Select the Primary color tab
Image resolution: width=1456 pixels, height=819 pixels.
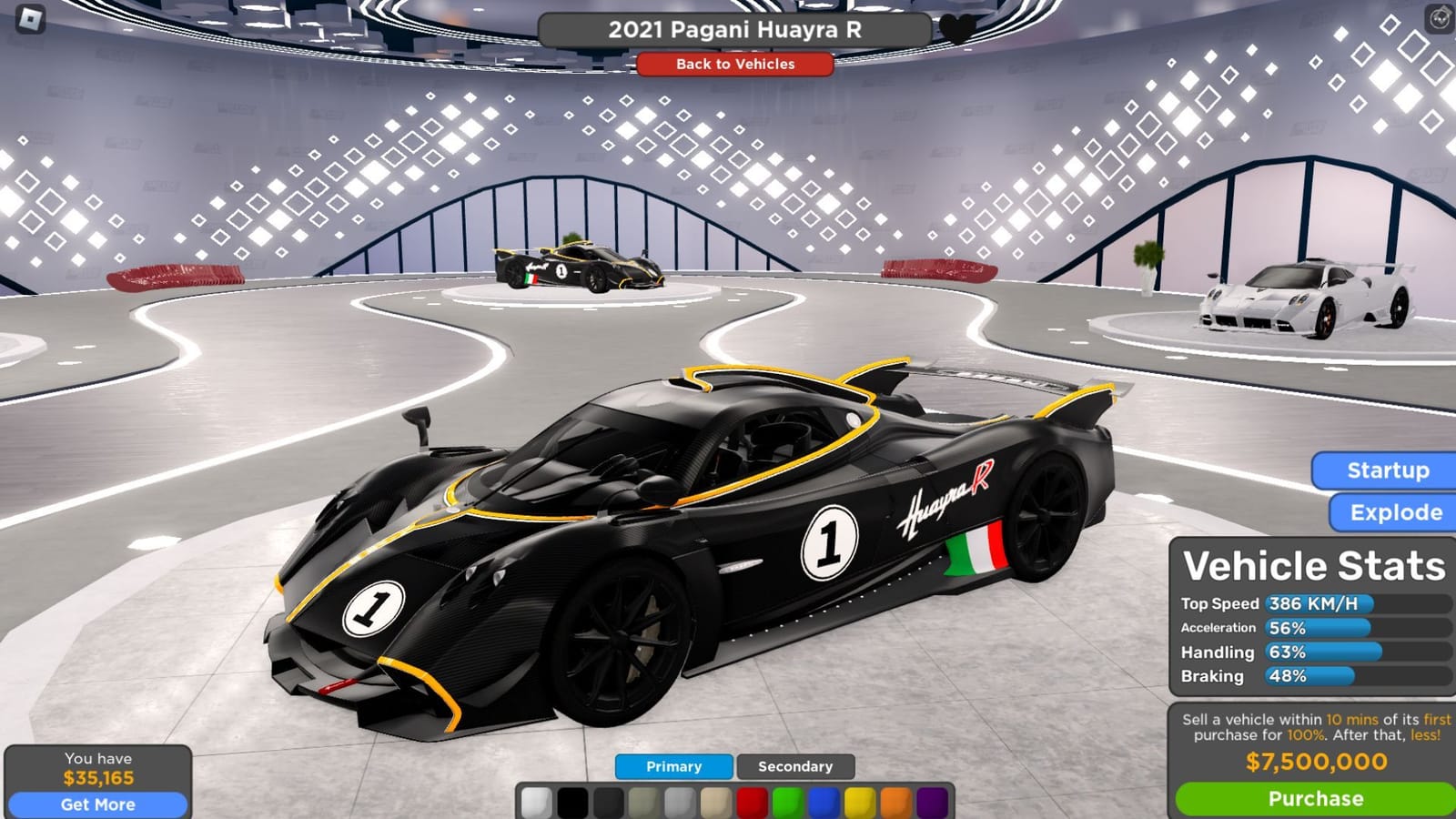point(672,766)
